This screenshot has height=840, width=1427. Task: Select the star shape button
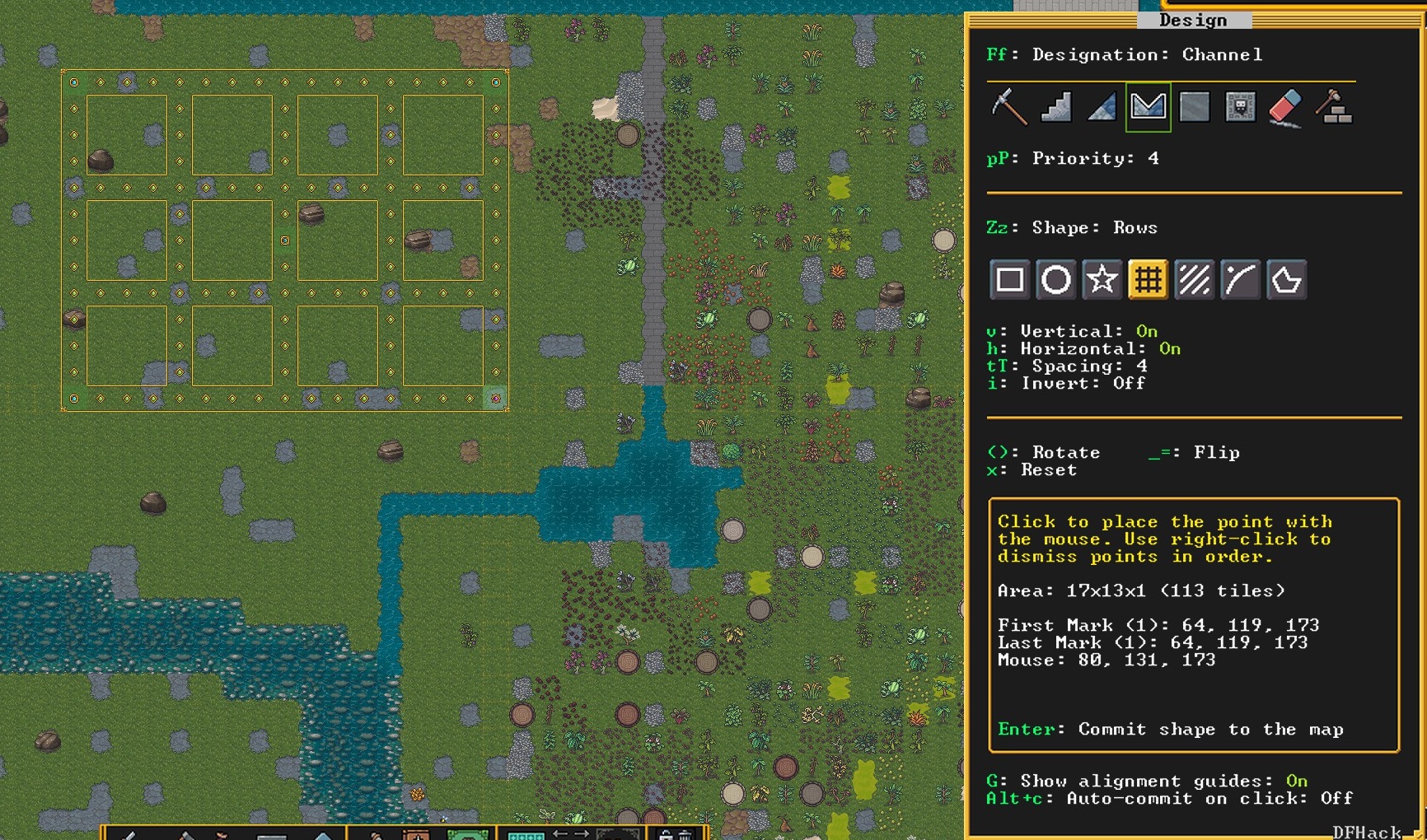pos(1102,280)
